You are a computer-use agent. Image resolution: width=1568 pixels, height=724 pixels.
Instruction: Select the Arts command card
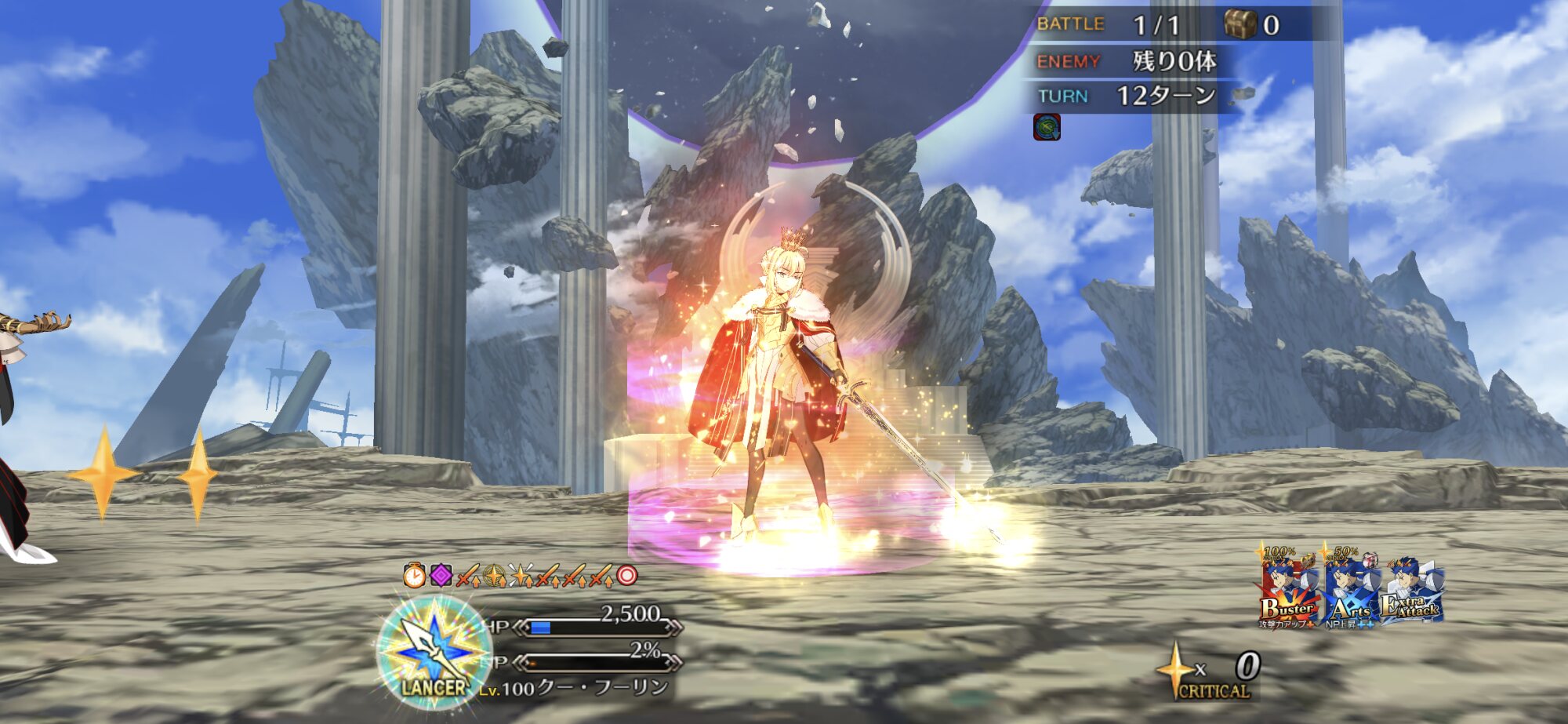1351,590
